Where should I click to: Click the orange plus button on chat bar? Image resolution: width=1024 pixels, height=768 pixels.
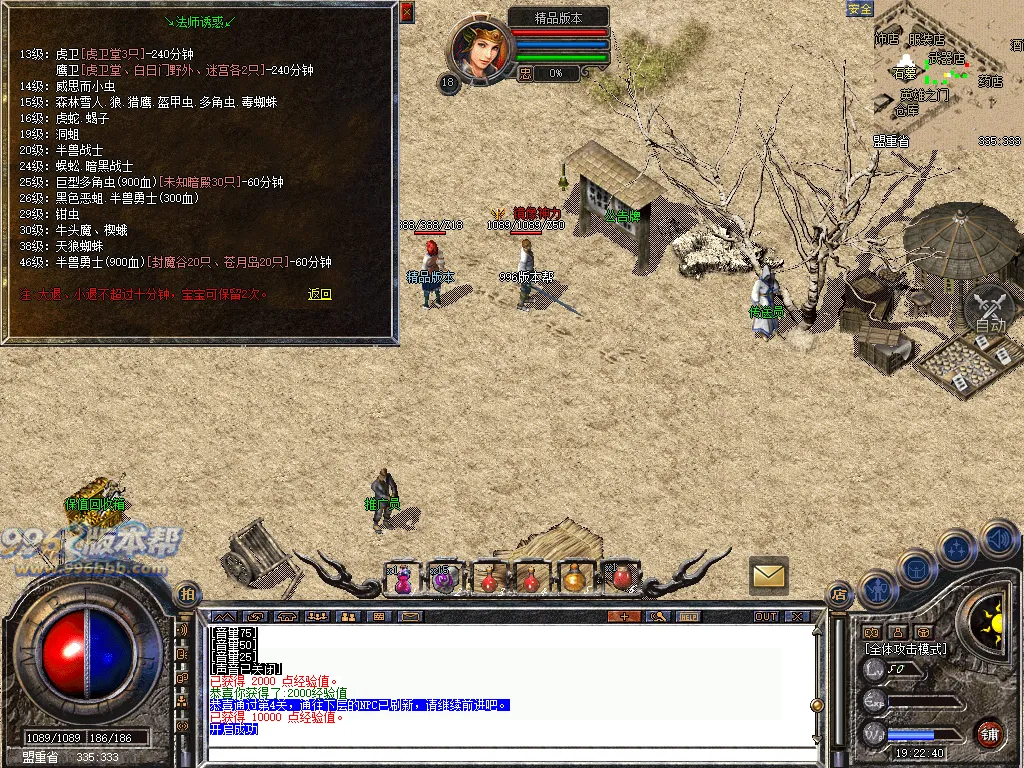pyautogui.click(x=624, y=616)
